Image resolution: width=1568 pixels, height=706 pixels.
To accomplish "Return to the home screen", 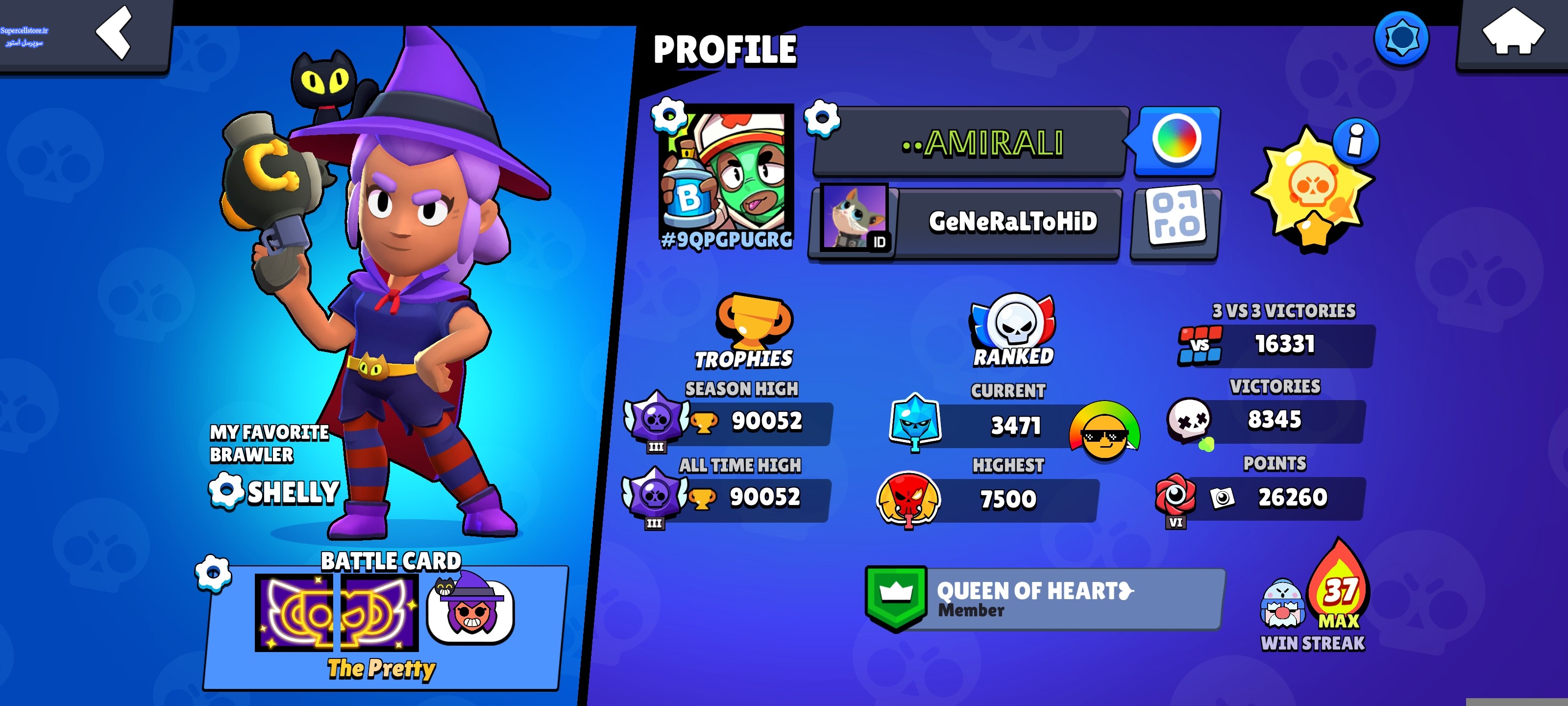I will pyautogui.click(x=1512, y=33).
